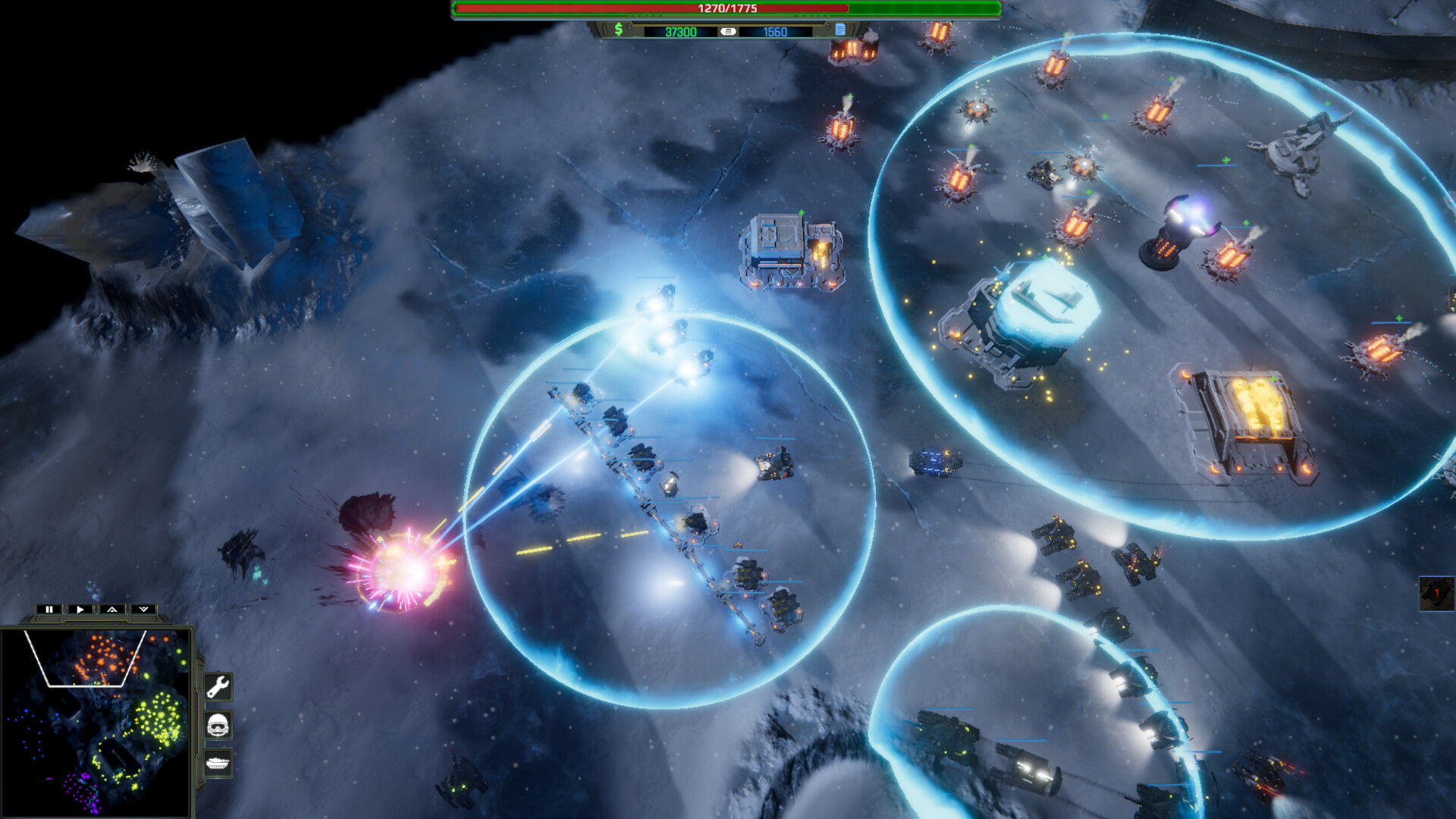Click the blue document icon on the resource bar
The image size is (1456, 819).
click(839, 30)
